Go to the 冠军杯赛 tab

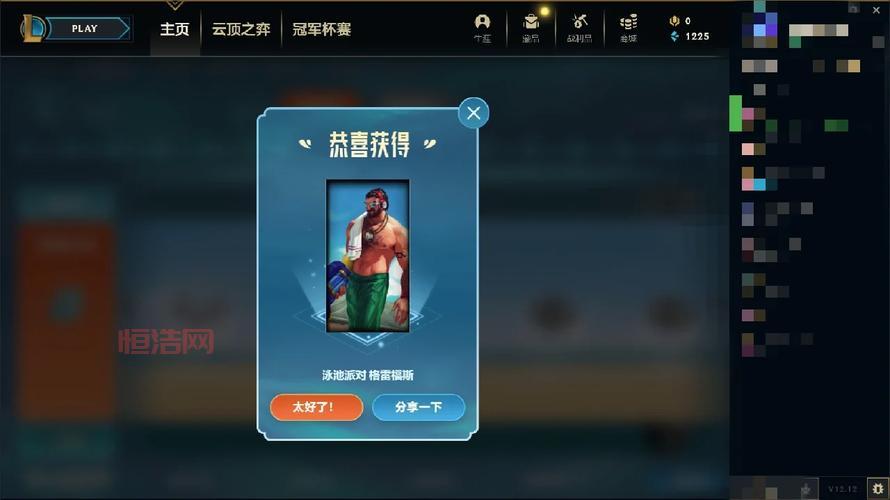click(322, 29)
